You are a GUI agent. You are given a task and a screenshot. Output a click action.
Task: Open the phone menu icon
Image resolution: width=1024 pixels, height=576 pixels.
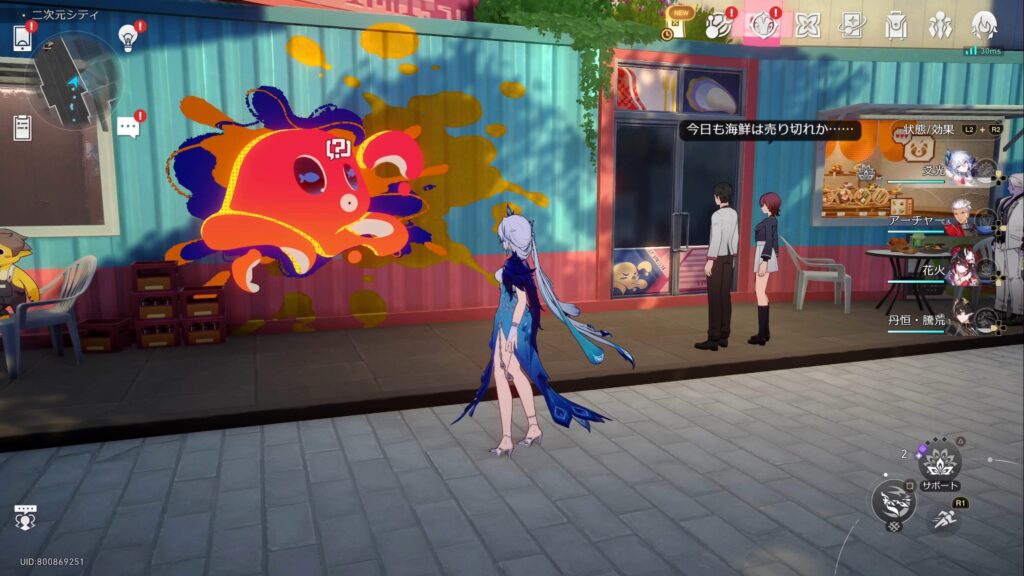point(23,38)
